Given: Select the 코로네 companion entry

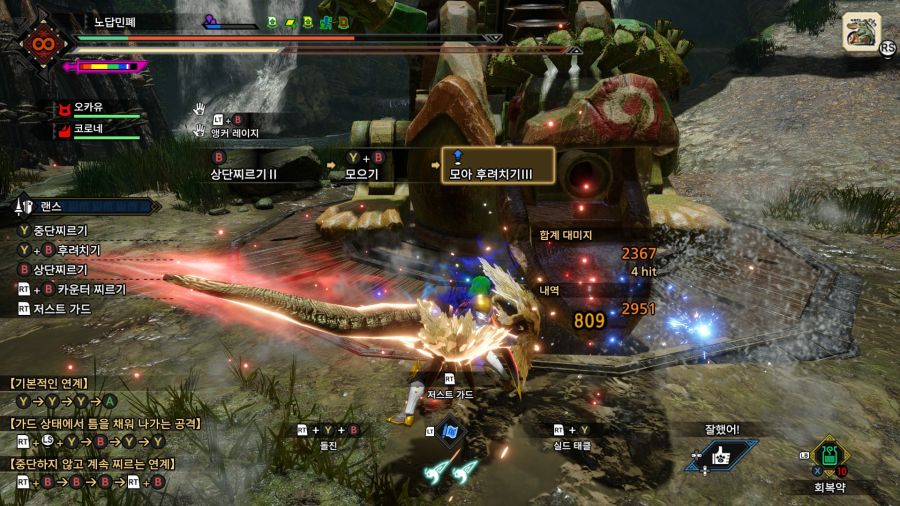Looking at the screenshot, I should (x=88, y=129).
